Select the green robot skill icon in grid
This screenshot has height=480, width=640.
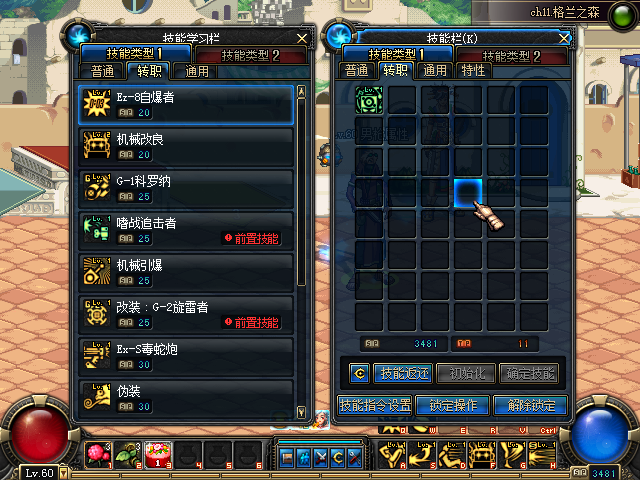coord(368,100)
